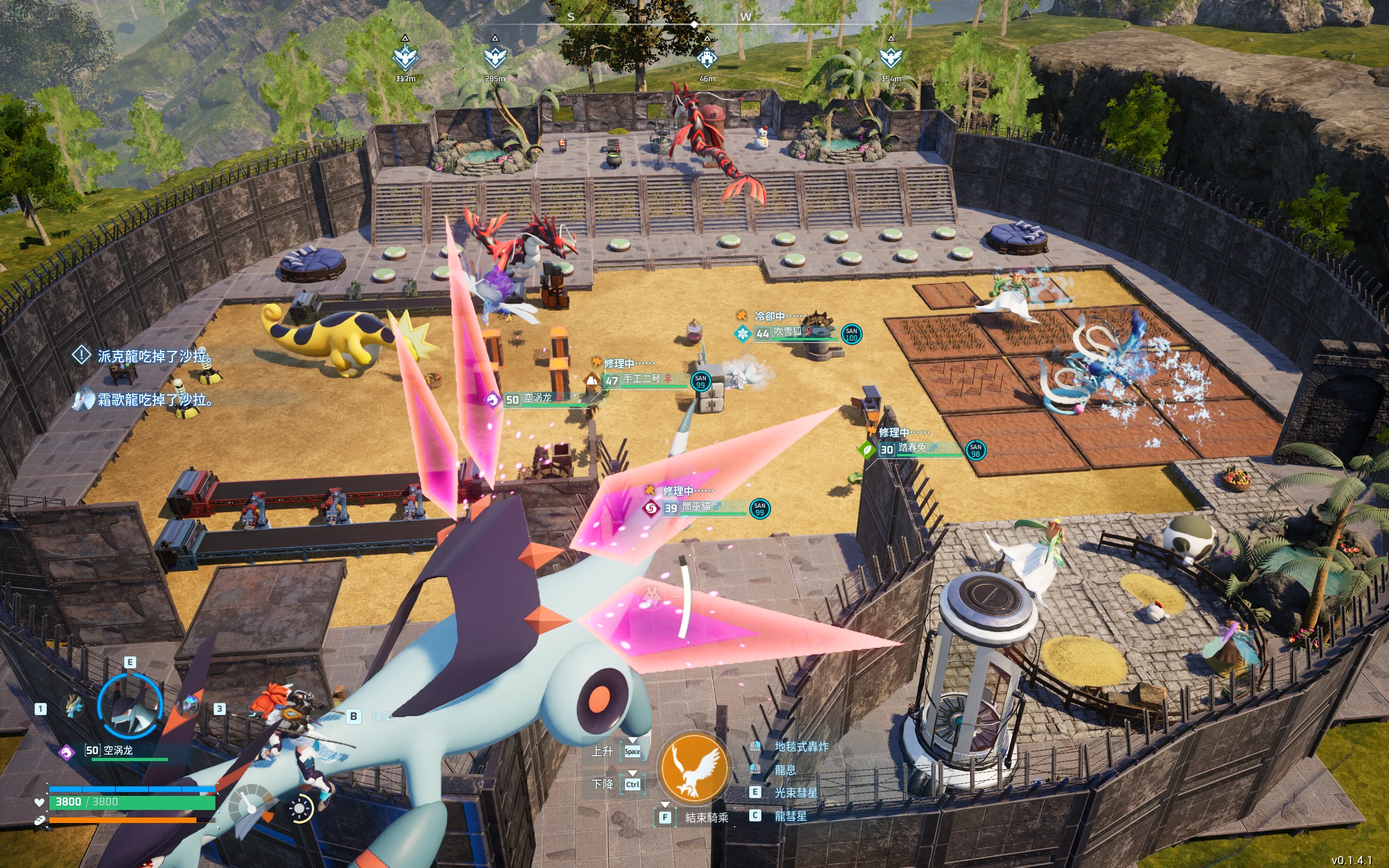Click the sun time-of-day indicator

pos(300,808)
